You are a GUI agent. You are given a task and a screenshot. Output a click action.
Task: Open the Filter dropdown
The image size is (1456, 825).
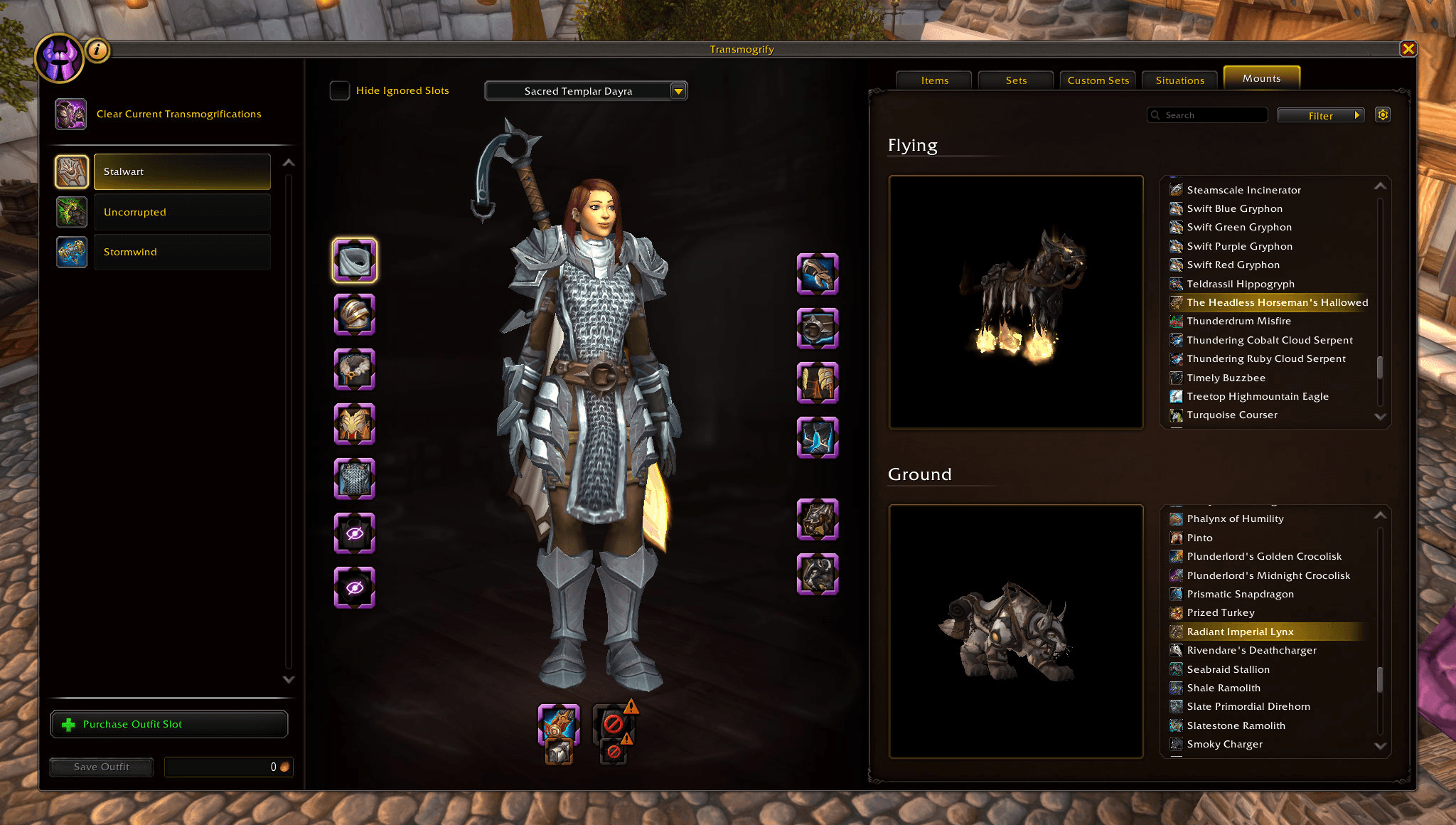coord(1320,115)
